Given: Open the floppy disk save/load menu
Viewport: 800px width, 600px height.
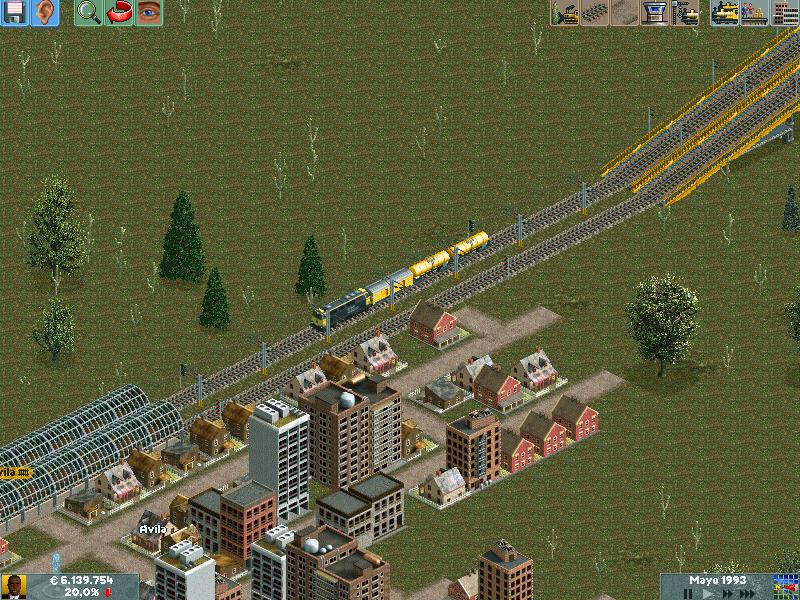Looking at the screenshot, I should [x=15, y=13].
